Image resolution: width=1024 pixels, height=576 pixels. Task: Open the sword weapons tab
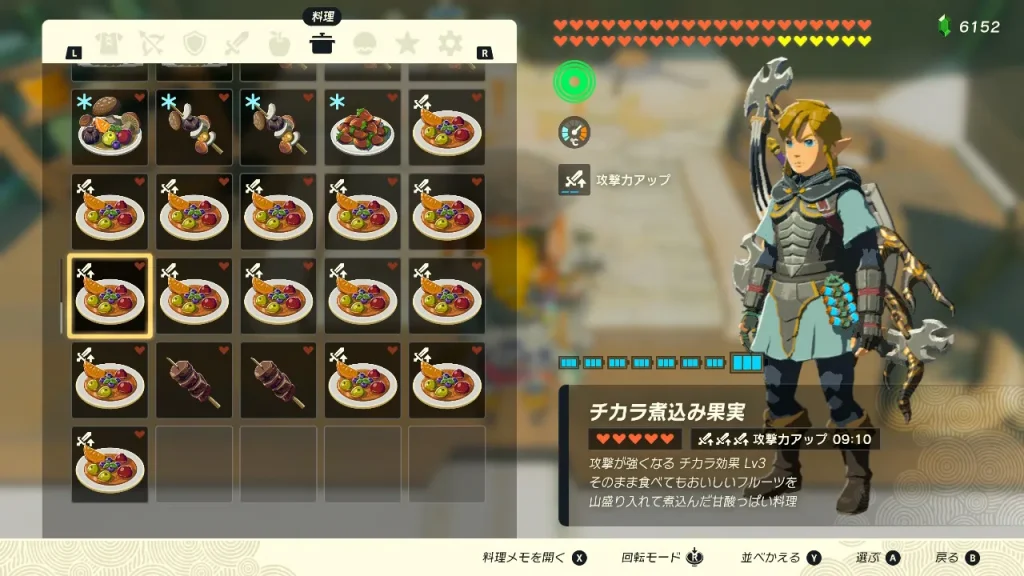pyautogui.click(x=237, y=43)
